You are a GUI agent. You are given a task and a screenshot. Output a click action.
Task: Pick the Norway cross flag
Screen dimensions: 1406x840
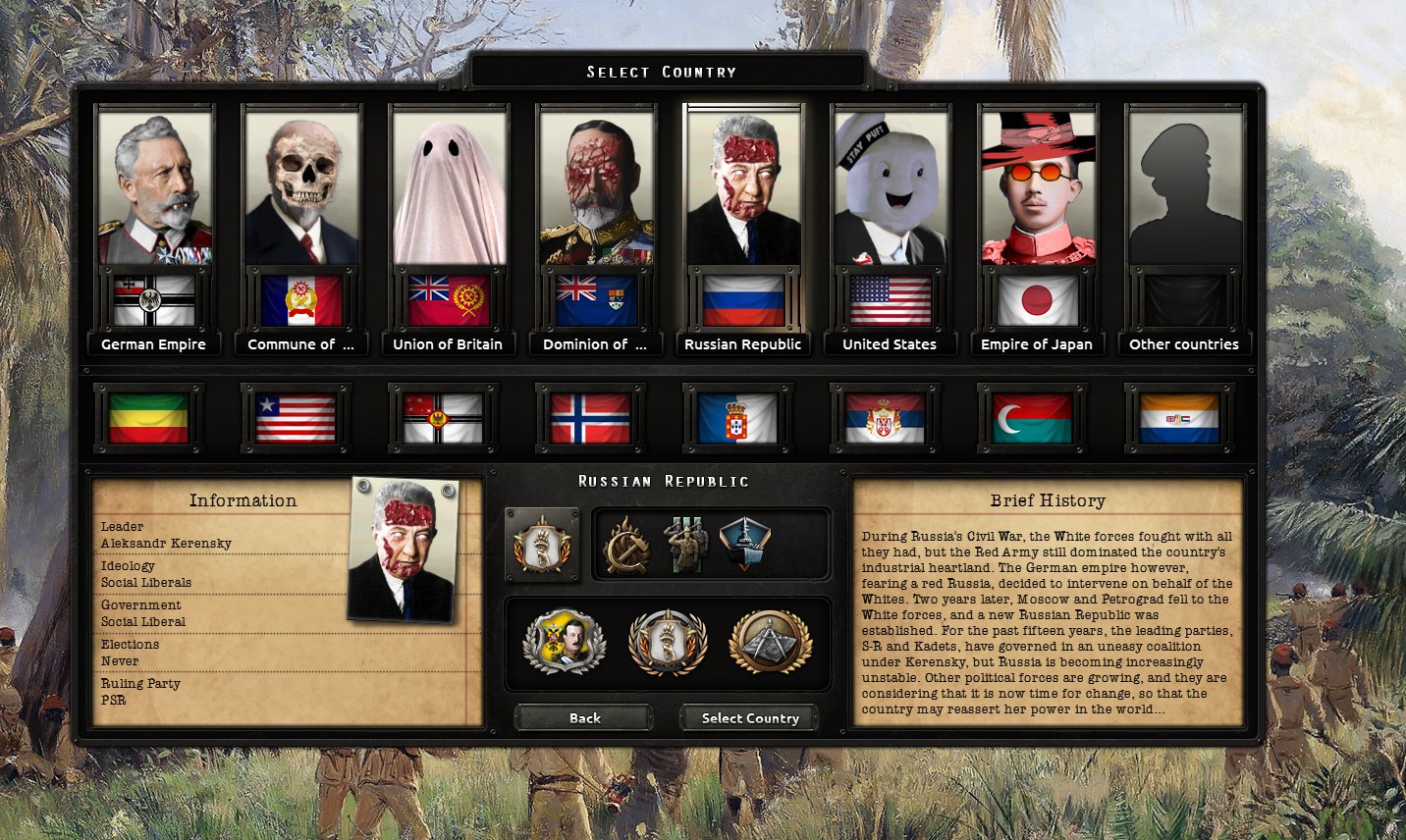click(x=590, y=419)
